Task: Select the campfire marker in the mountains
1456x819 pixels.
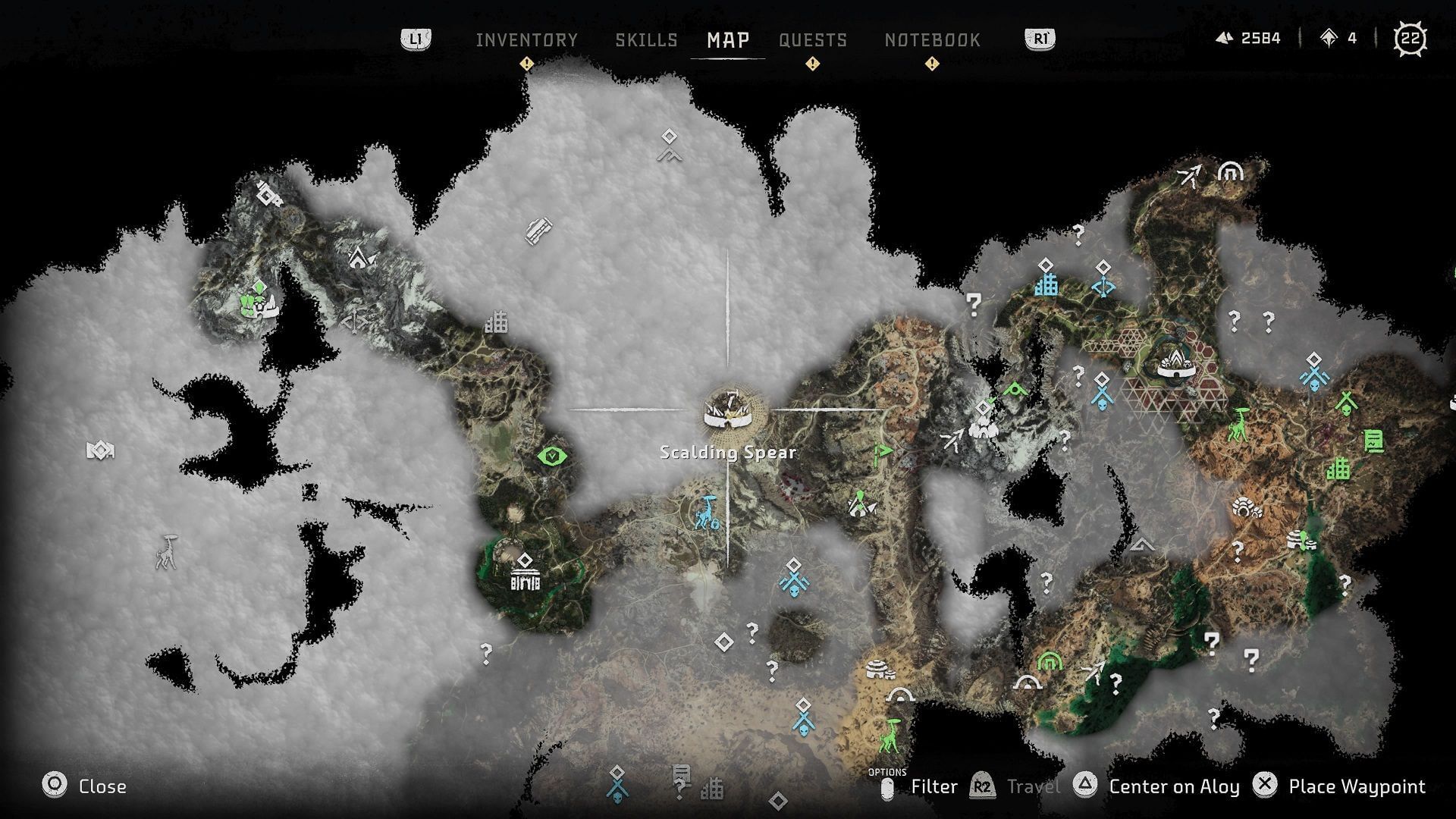Action: 361,259
